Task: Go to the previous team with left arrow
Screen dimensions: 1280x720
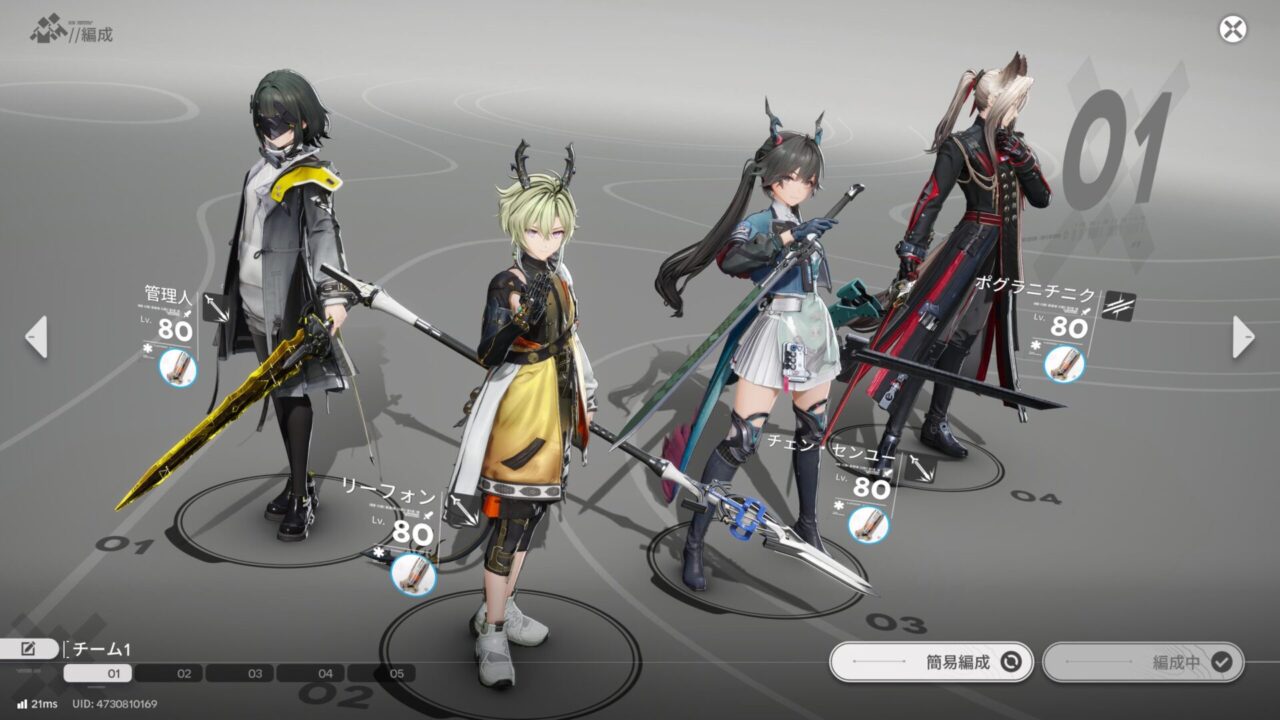Action: [36, 337]
